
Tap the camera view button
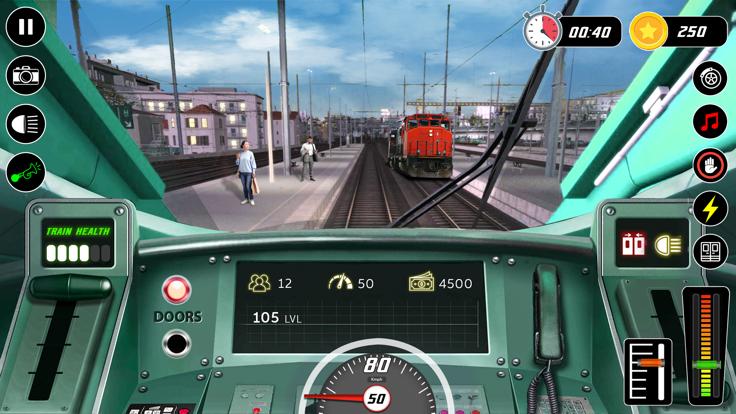(x=26, y=75)
